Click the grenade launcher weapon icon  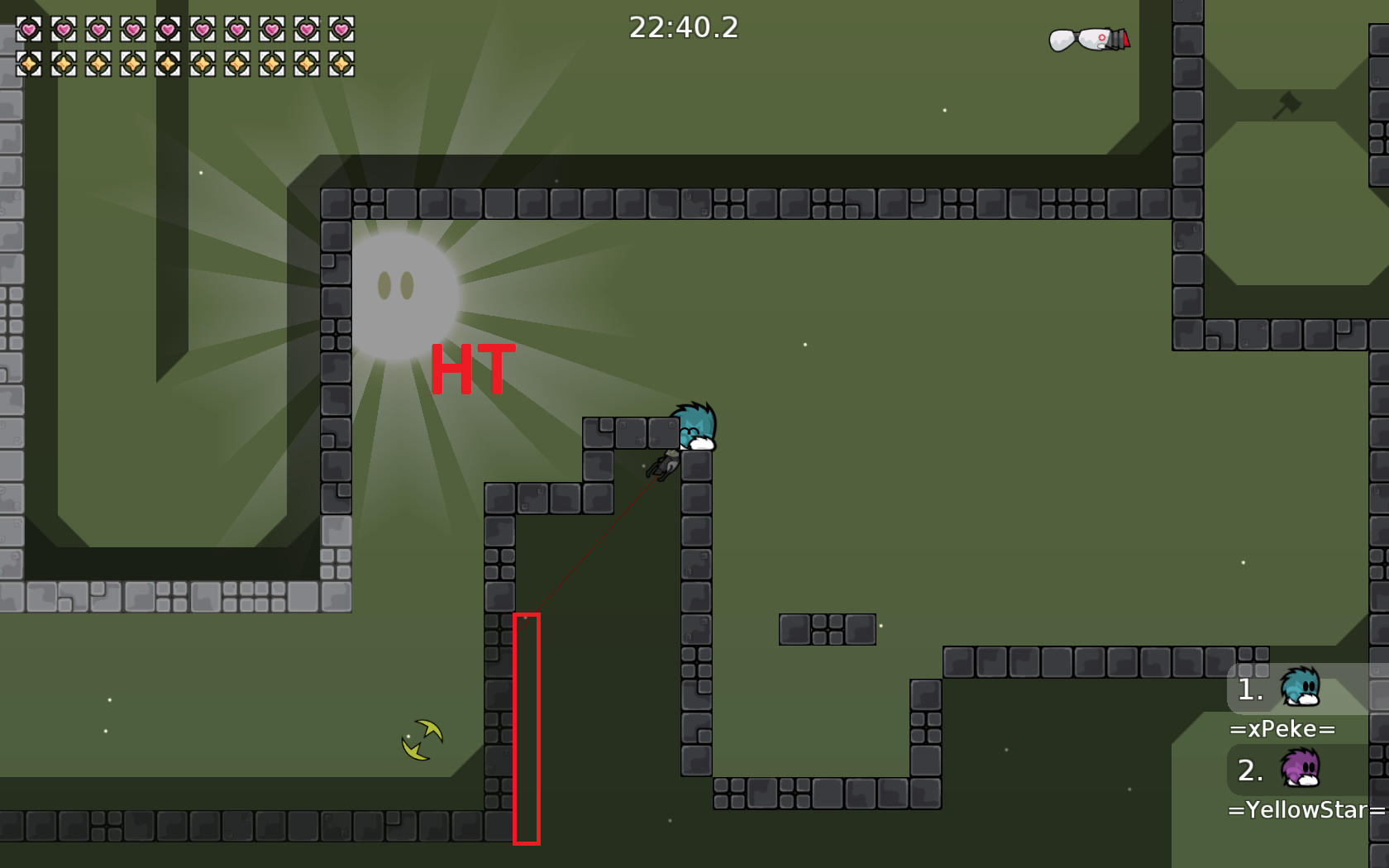tap(1089, 39)
